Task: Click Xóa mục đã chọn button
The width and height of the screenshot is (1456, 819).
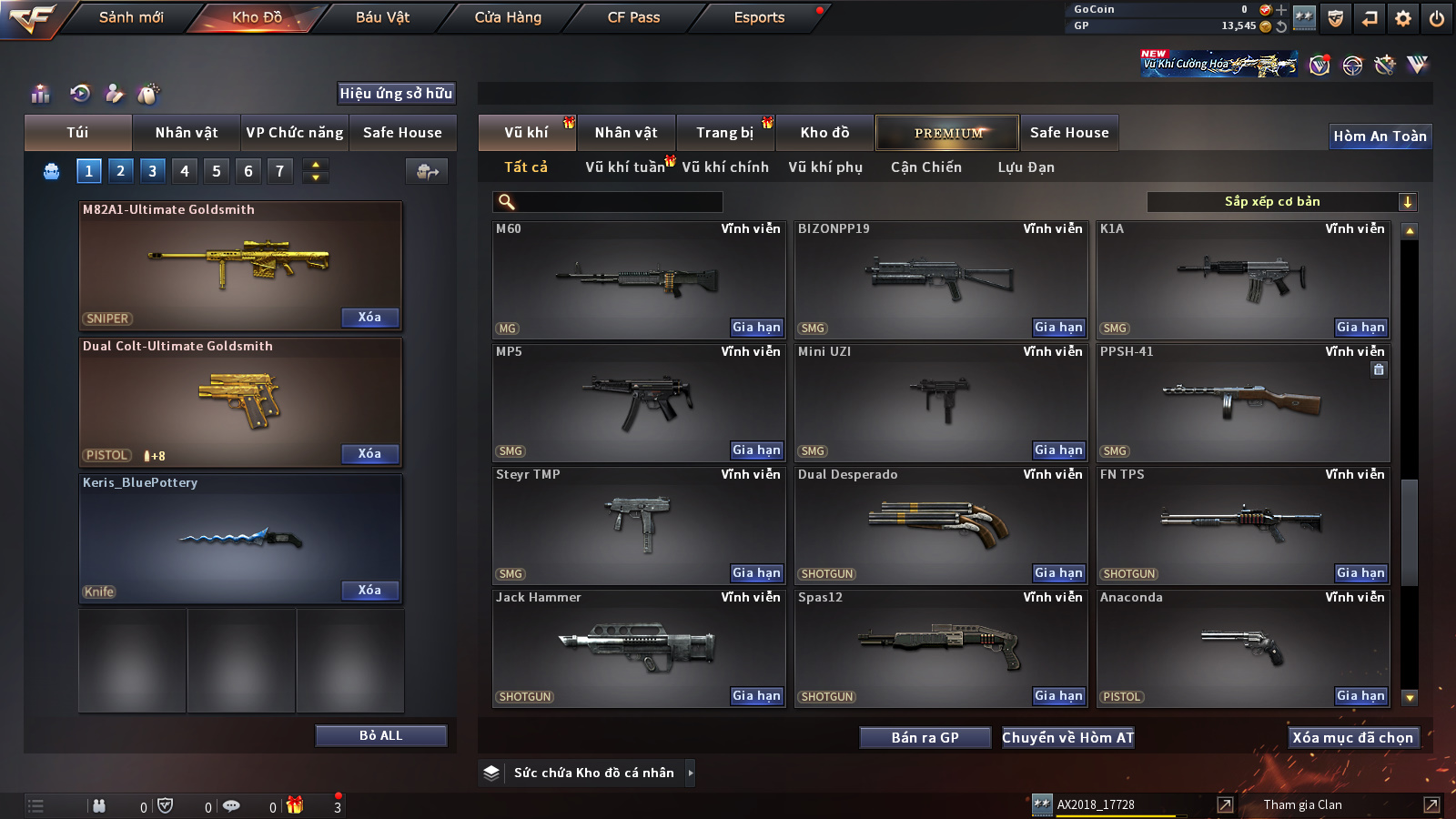Action: 1352,738
